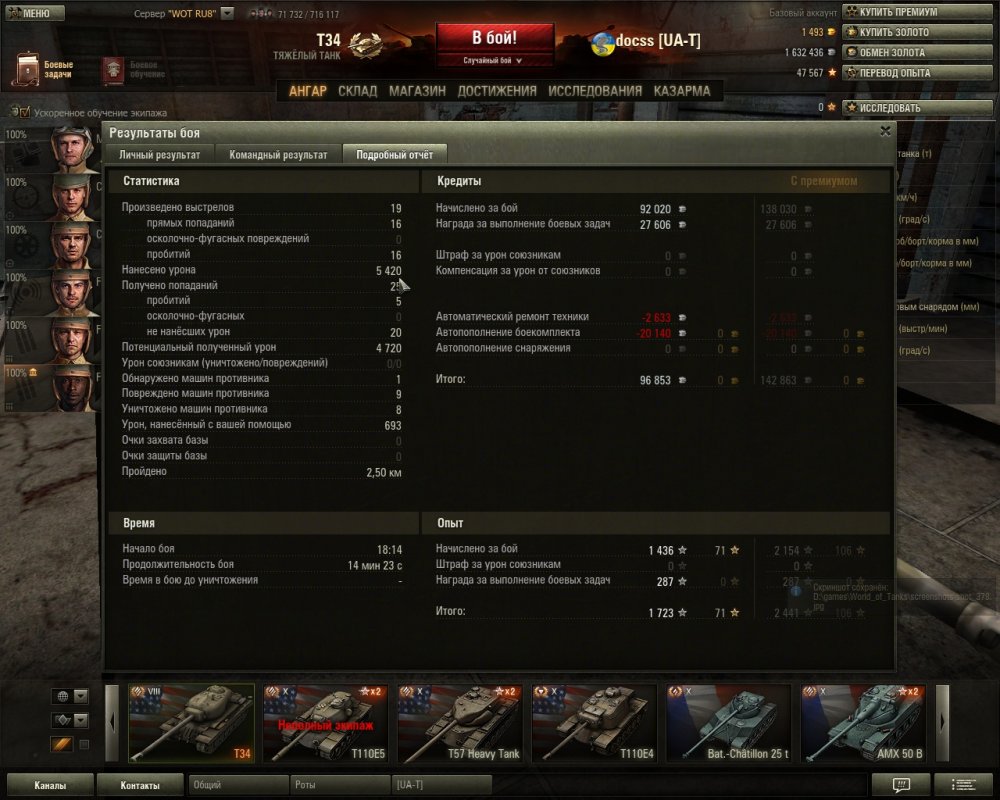Screen dimensions: 1000x800
Task: Click КУПИТЬ ЗОЛОТО button
Action: tap(892, 32)
